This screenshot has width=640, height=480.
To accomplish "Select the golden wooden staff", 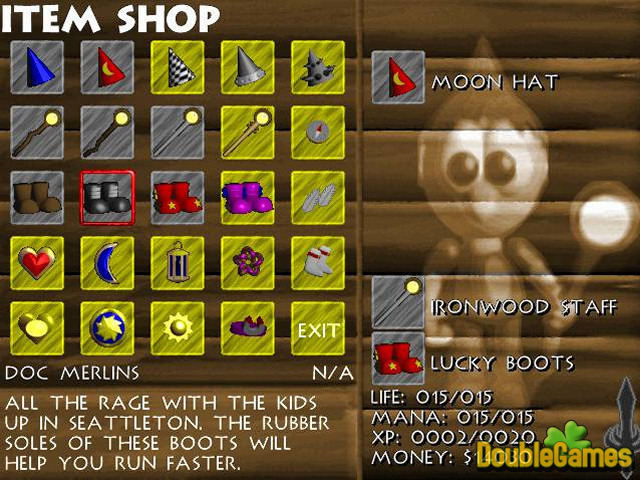I will (x=247, y=131).
